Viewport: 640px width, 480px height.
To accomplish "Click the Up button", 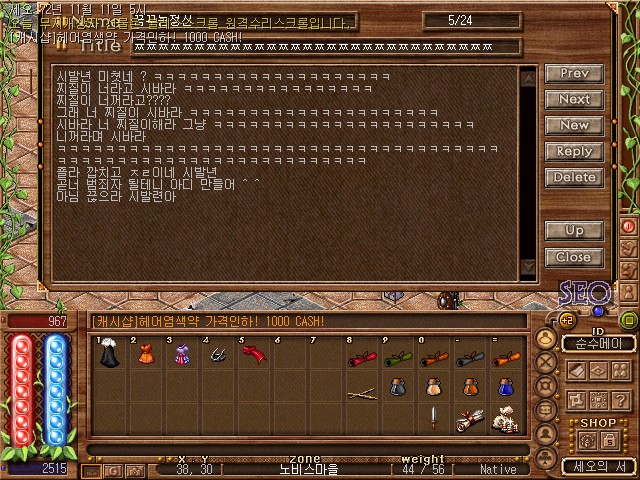I will (574, 230).
